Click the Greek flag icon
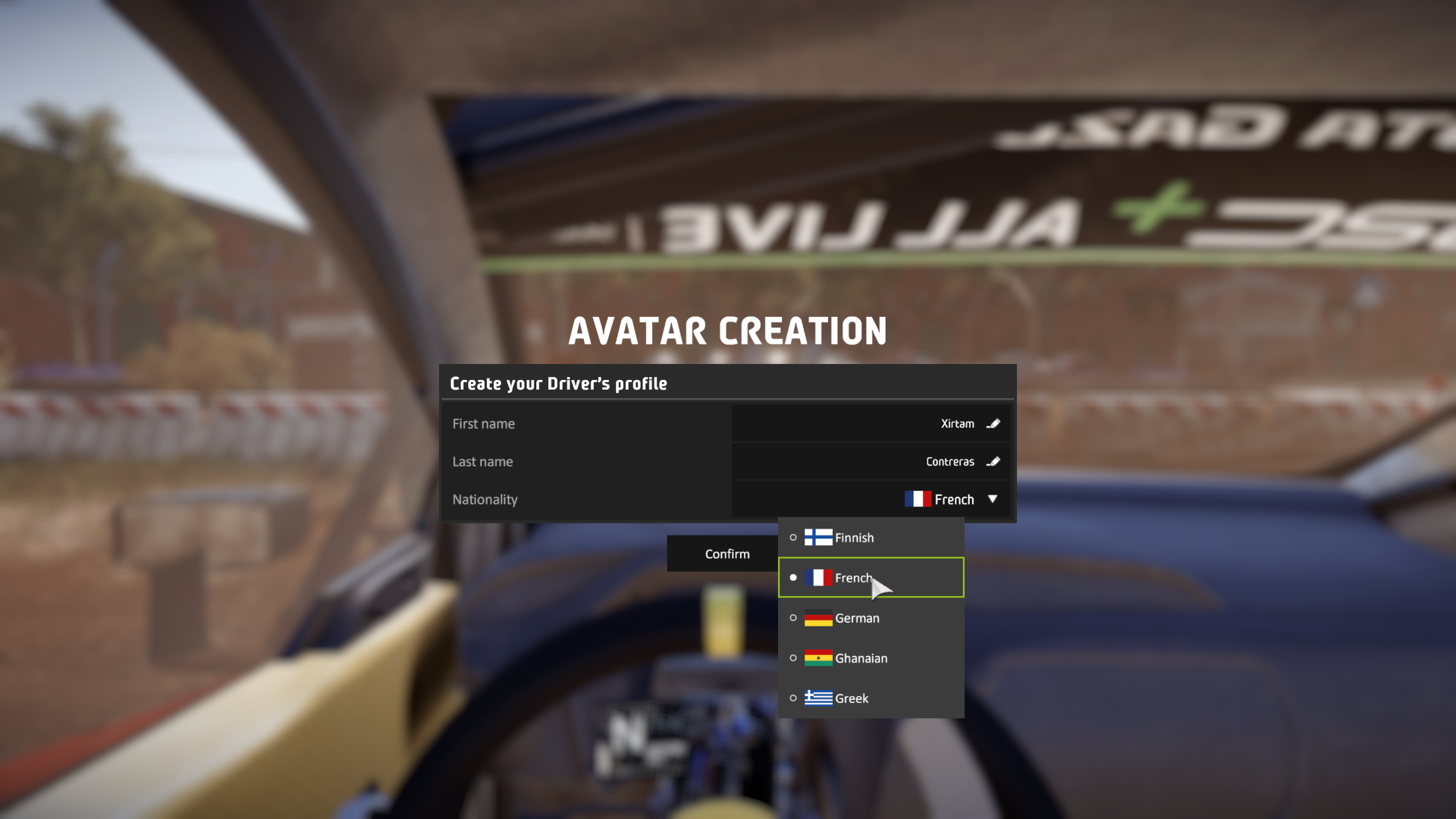Viewport: 1456px width, 819px height. [x=817, y=698]
